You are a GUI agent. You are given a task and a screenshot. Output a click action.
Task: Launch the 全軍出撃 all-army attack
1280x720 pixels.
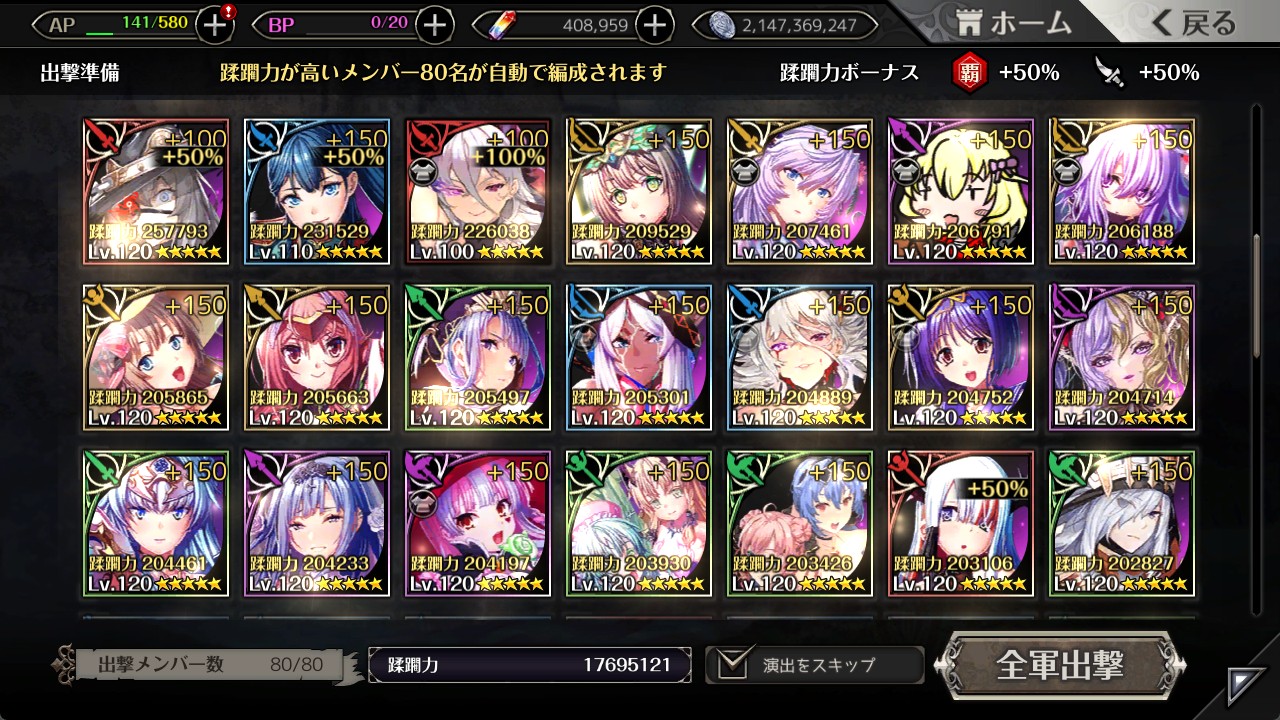coord(1060,665)
